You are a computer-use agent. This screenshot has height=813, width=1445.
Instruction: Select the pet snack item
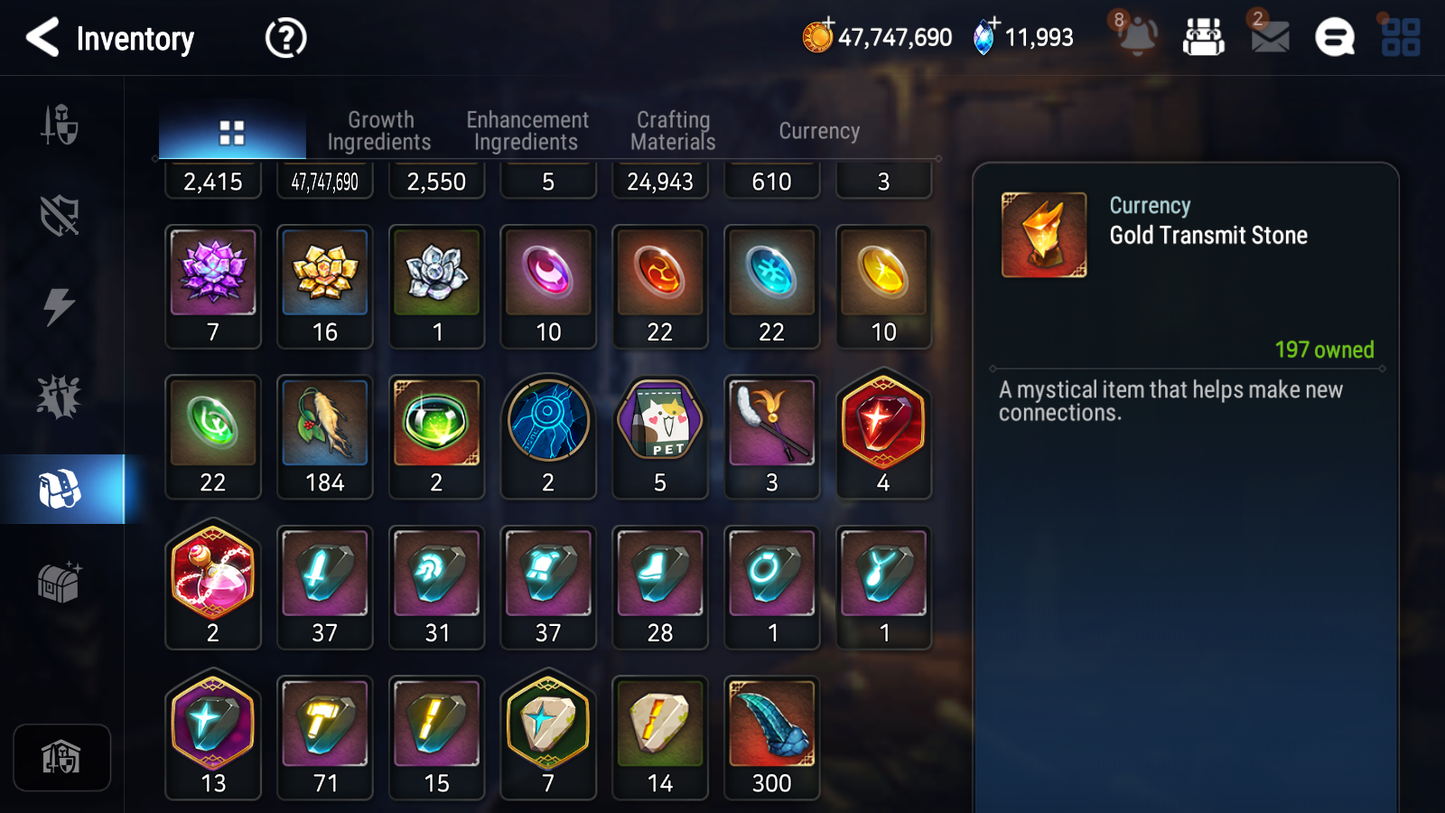coord(660,424)
